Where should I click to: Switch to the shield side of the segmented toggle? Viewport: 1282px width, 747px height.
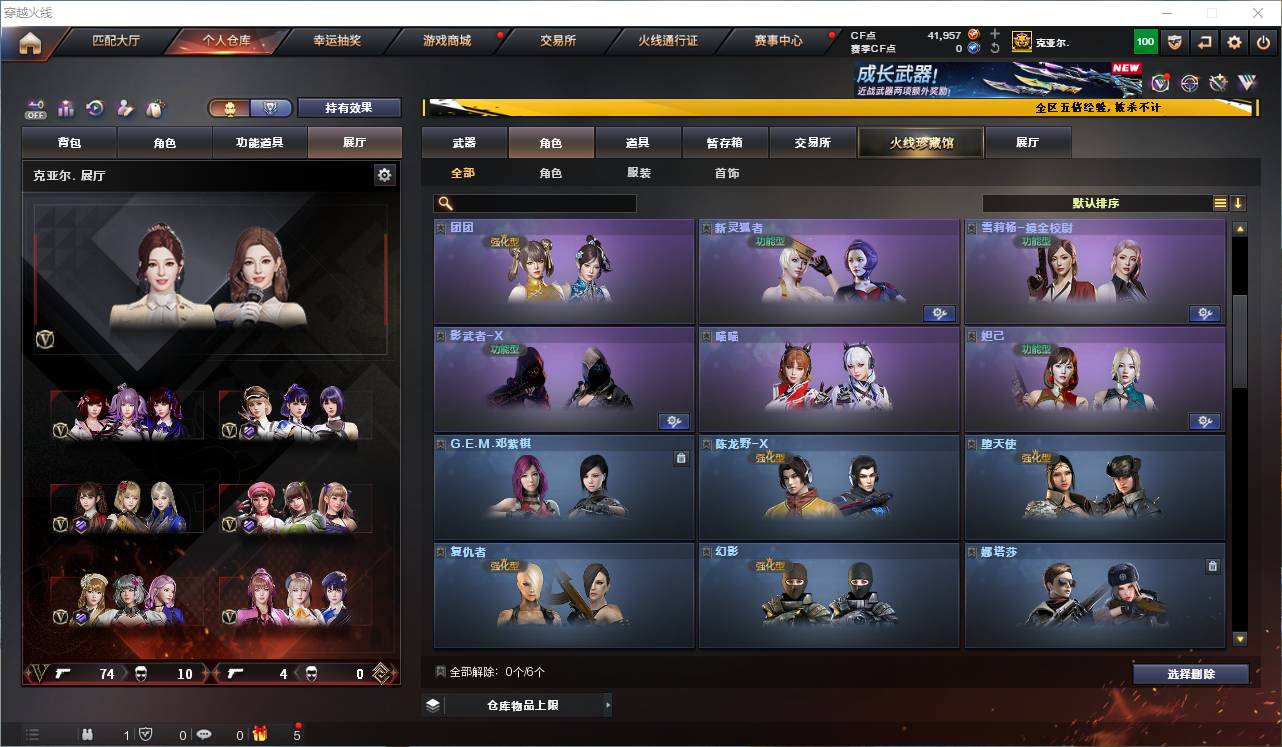click(x=272, y=107)
